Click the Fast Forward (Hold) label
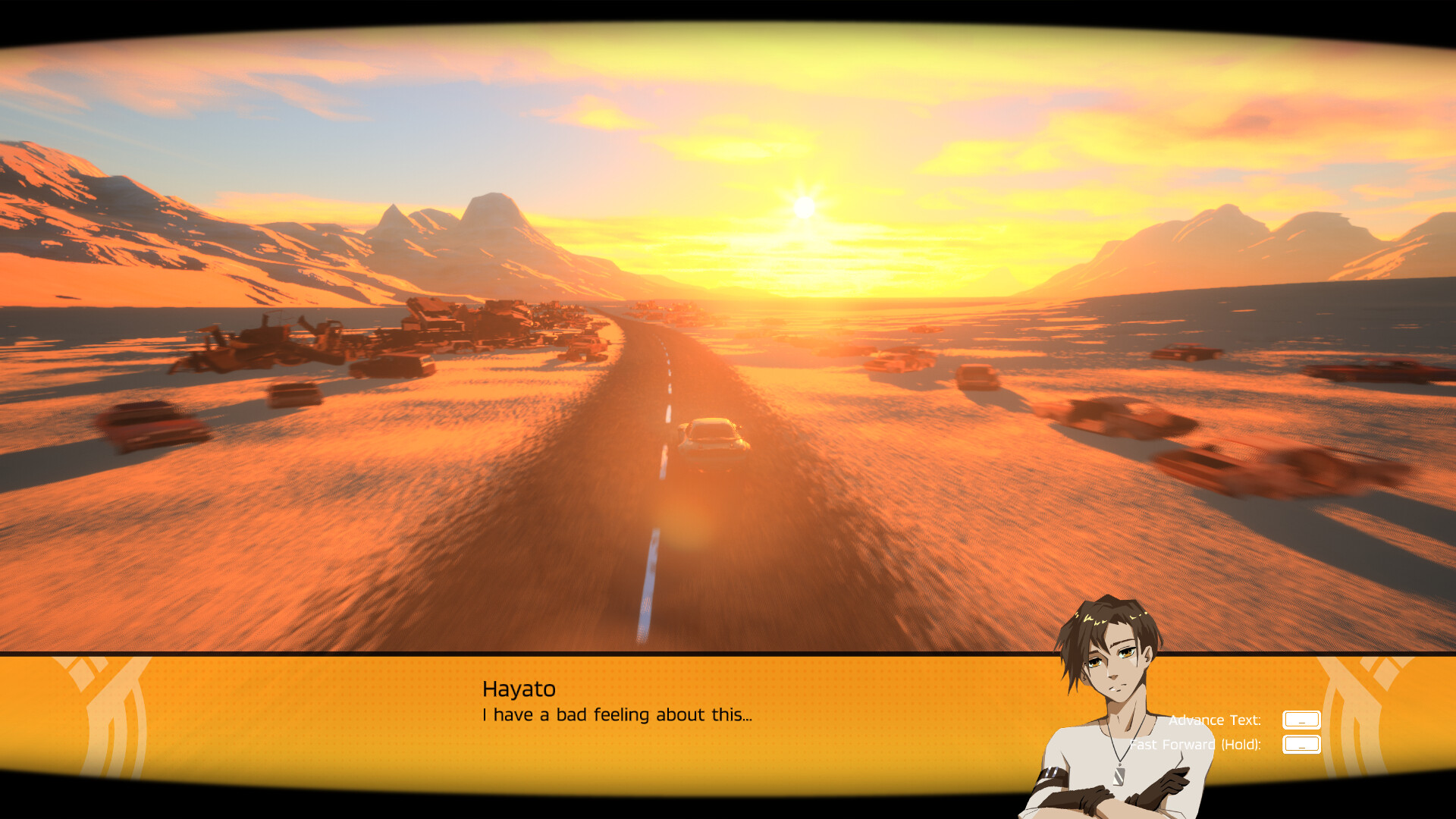The image size is (1456, 819). (x=1195, y=745)
